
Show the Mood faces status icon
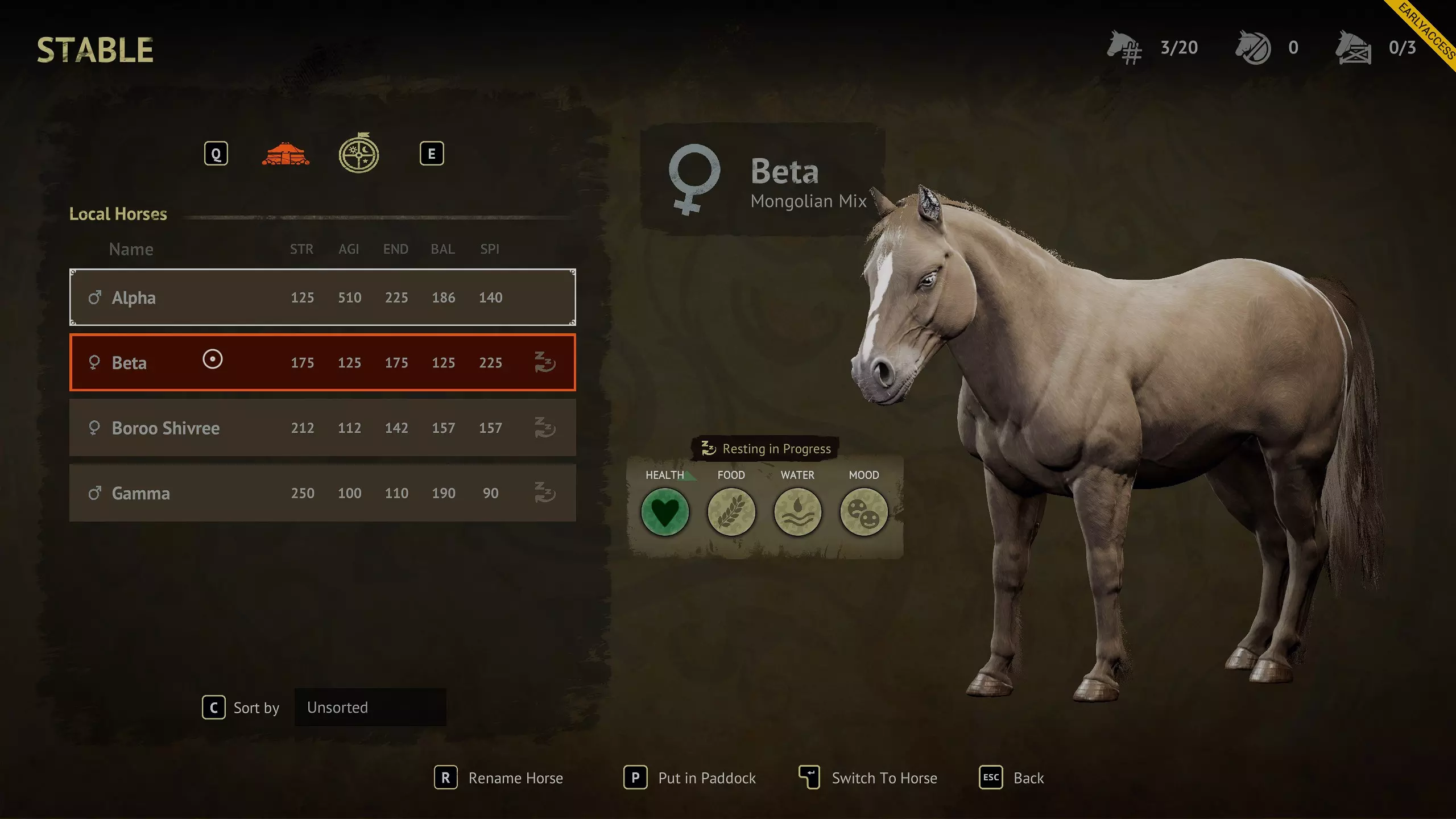[863, 512]
